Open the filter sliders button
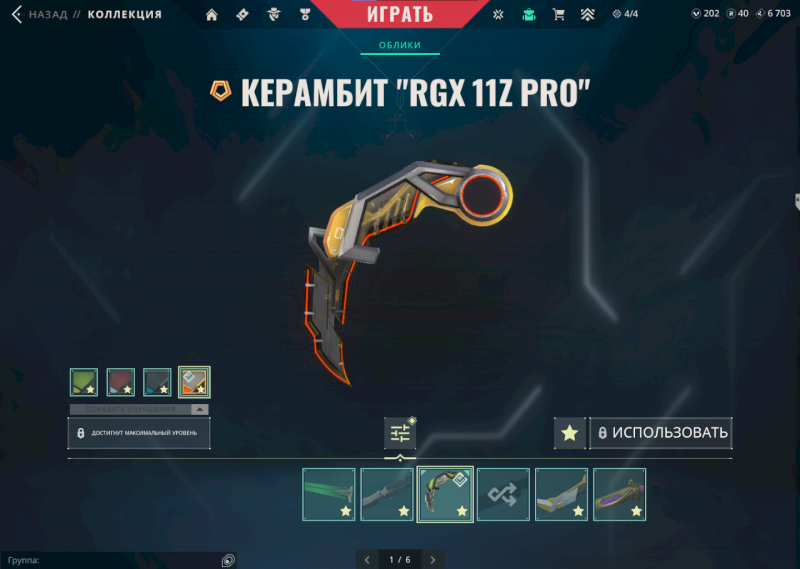The height and width of the screenshot is (569, 800). click(x=400, y=433)
